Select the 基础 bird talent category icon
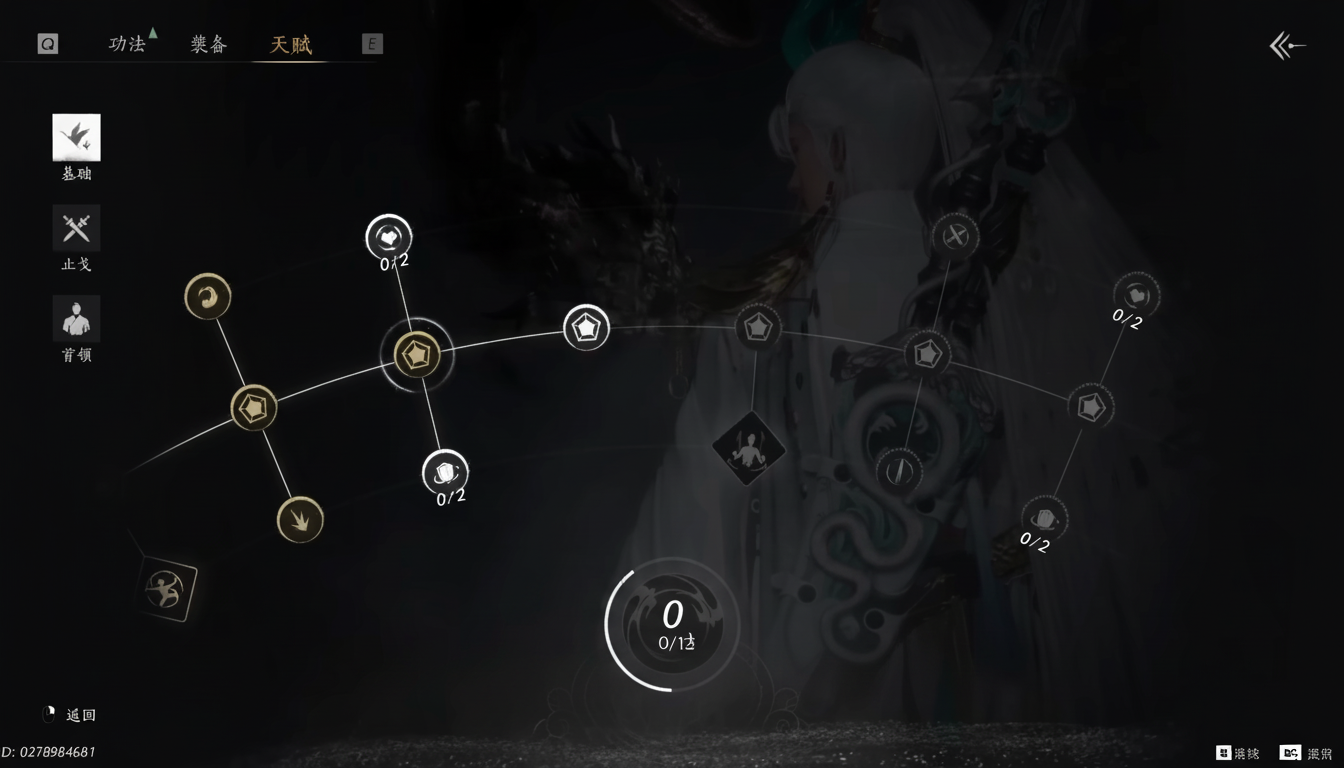This screenshot has height=768, width=1344. tap(75, 137)
